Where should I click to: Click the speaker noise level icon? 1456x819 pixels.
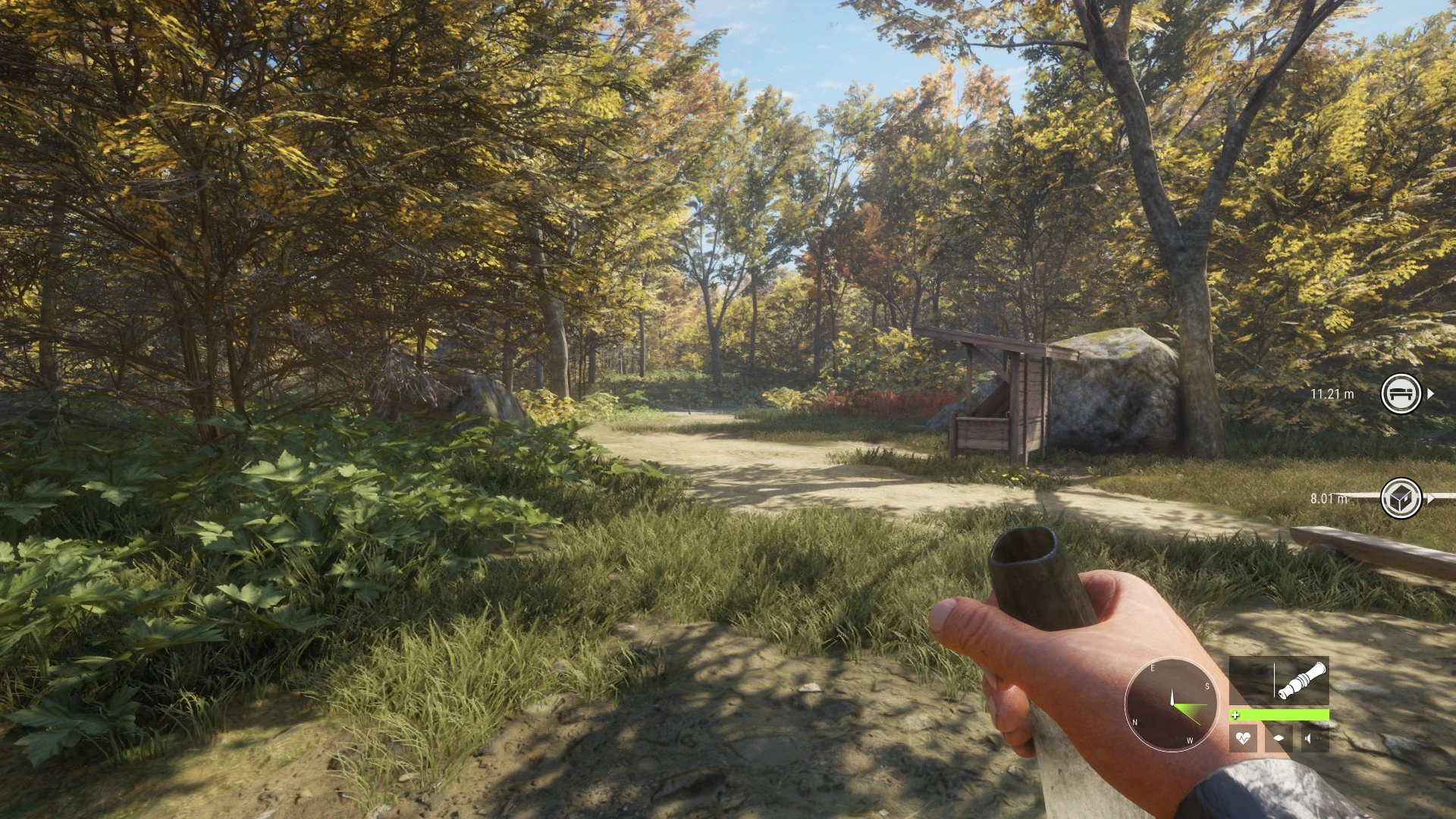(1314, 737)
